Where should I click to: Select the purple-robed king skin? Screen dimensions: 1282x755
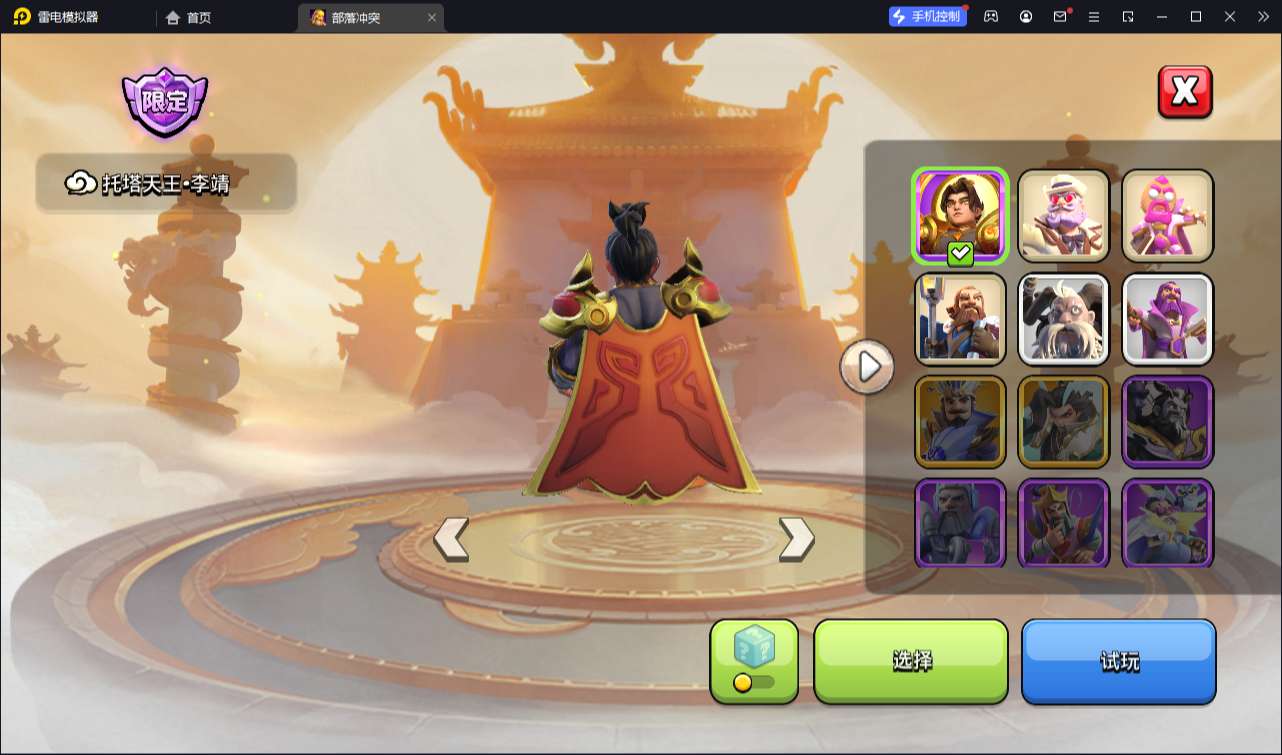pyautogui.click(x=1167, y=318)
